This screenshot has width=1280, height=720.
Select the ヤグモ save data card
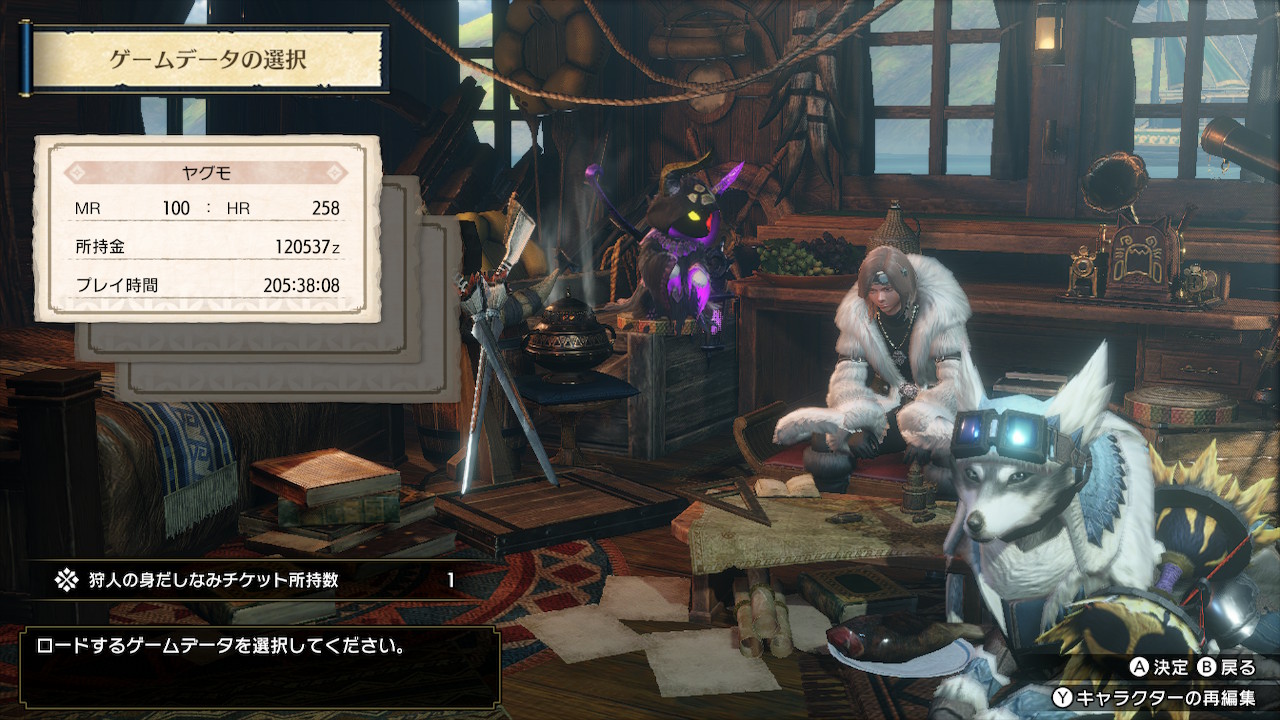208,228
